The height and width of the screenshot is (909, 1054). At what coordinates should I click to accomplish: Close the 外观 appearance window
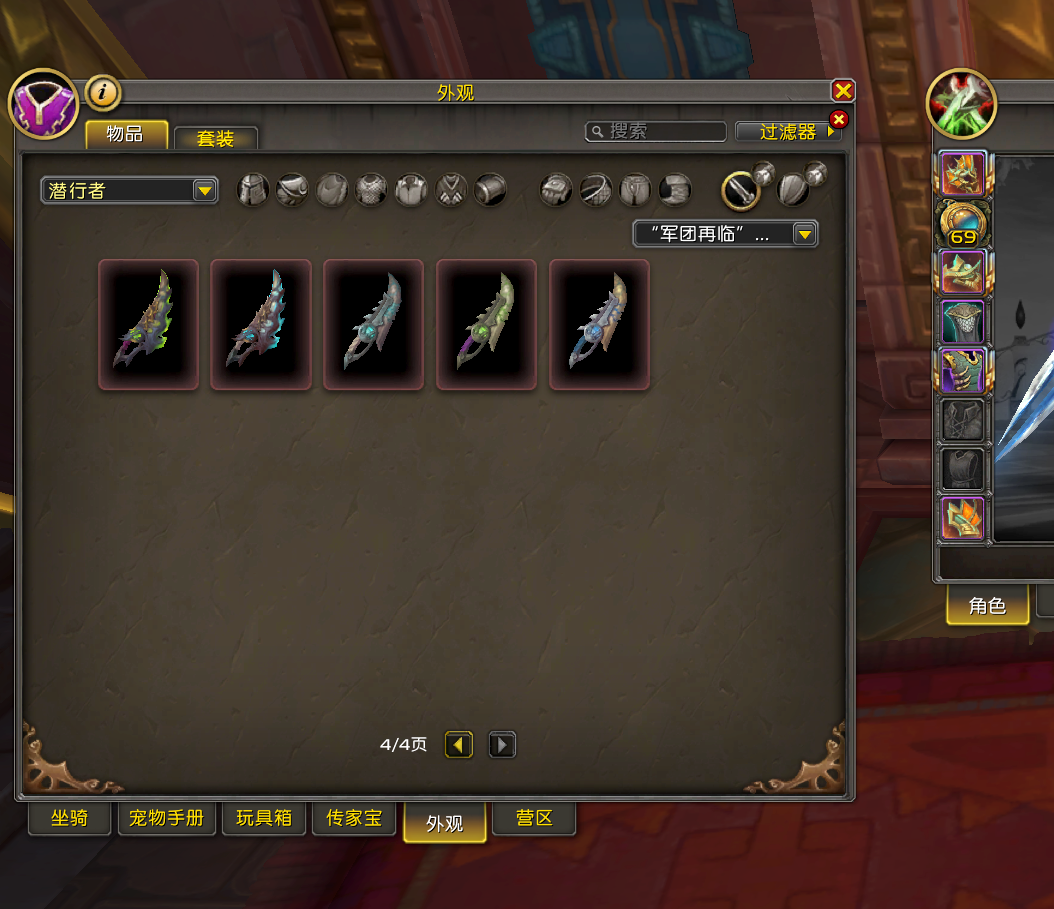[x=843, y=91]
